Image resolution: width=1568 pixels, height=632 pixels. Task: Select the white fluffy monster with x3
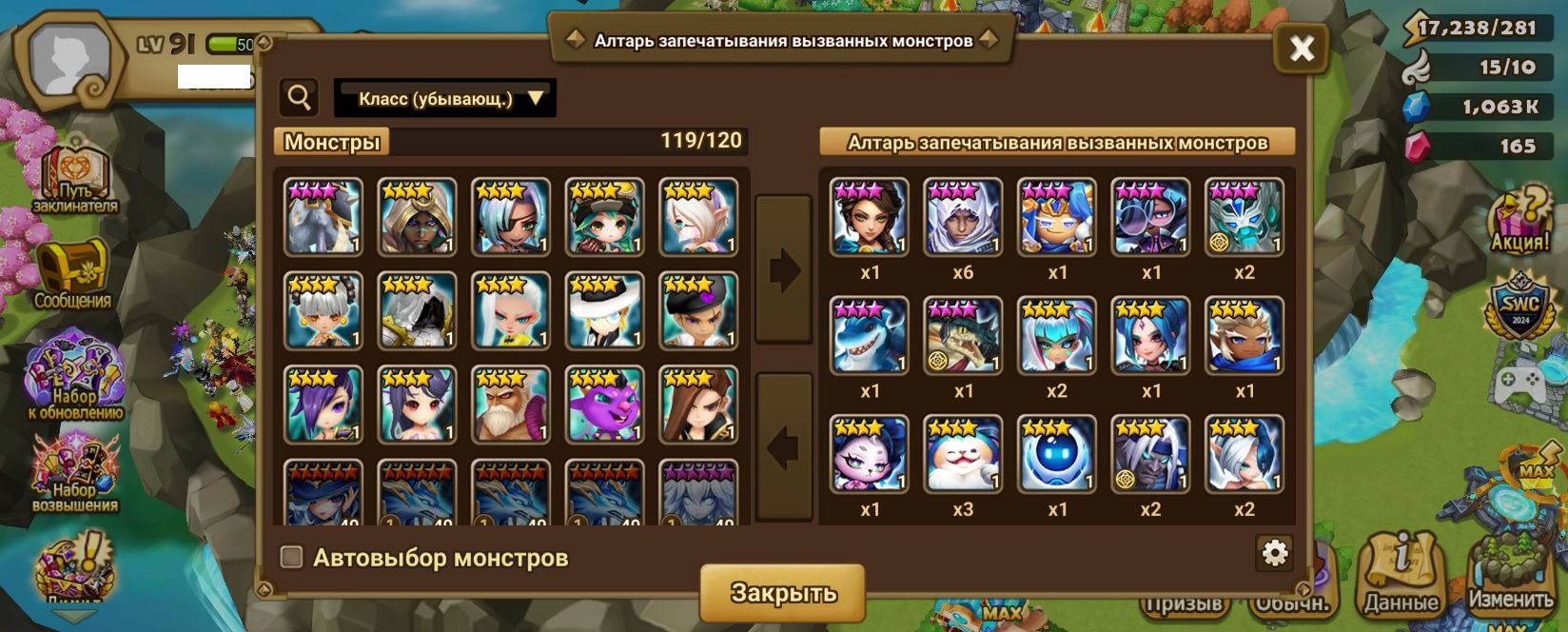pyautogui.click(x=963, y=454)
